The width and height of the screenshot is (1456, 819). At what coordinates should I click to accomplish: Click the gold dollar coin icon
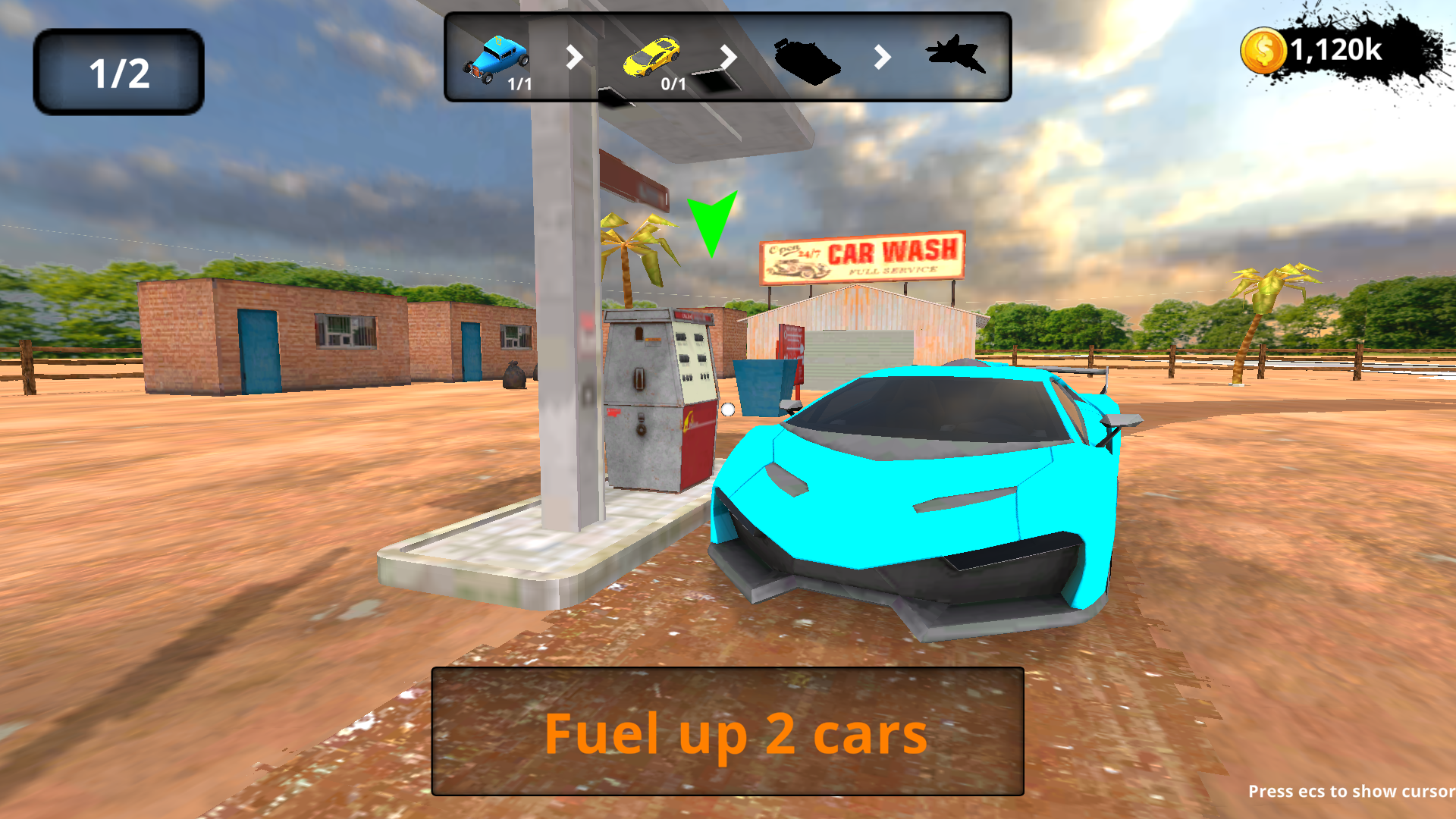1263,50
